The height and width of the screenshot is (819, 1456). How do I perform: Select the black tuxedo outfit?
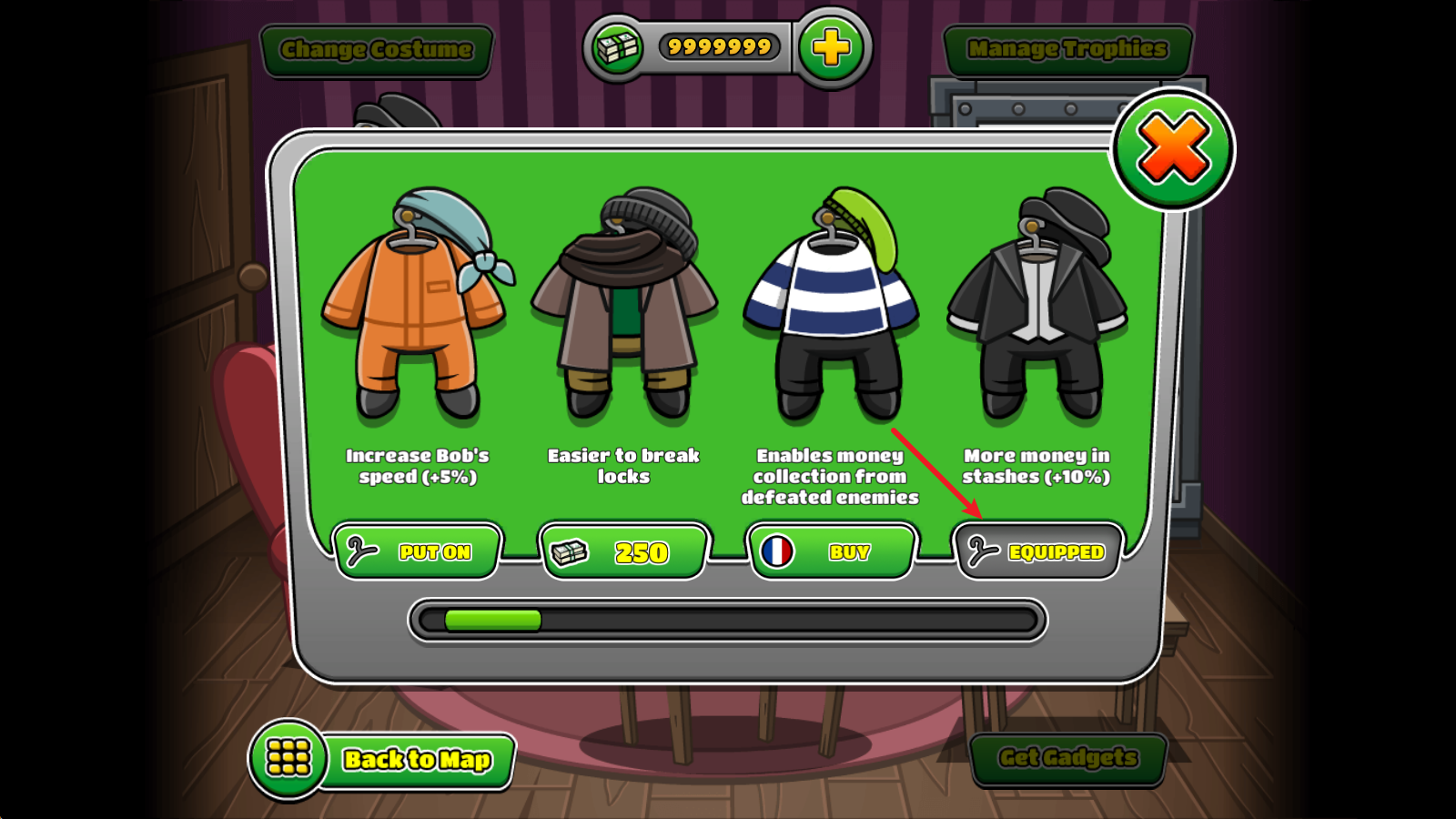[1037, 305]
